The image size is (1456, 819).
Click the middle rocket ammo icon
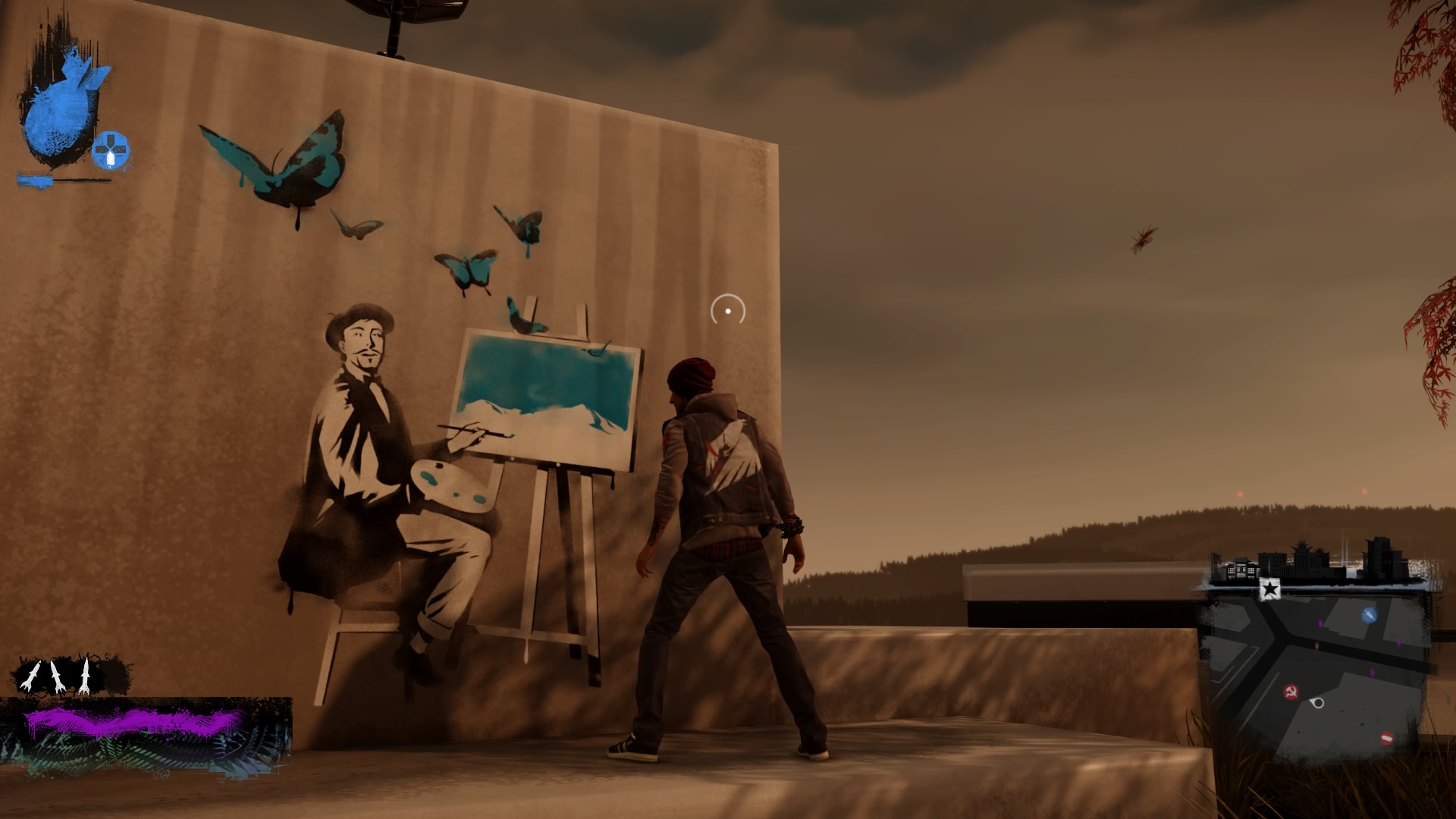(x=58, y=677)
